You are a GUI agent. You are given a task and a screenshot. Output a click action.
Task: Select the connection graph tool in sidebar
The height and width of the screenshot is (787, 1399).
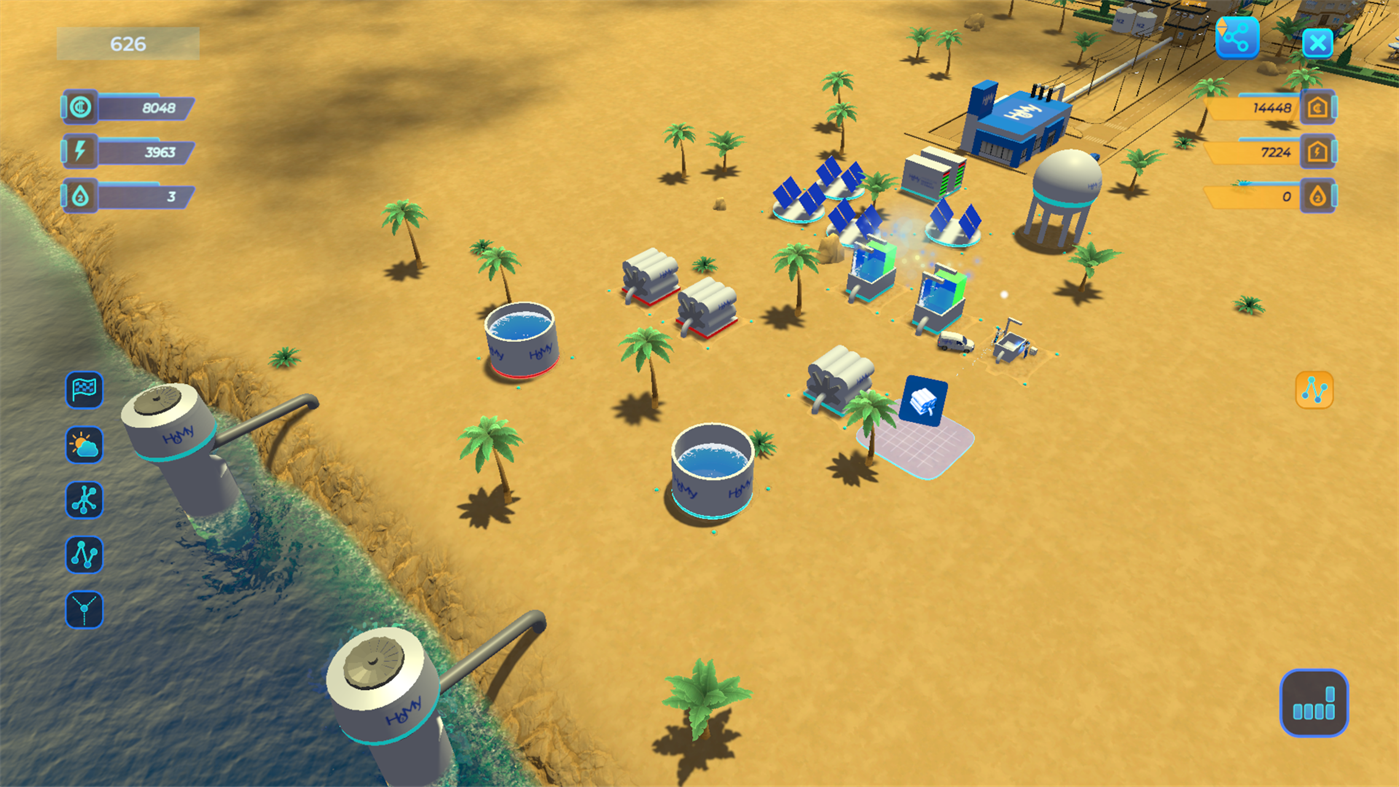(84, 555)
